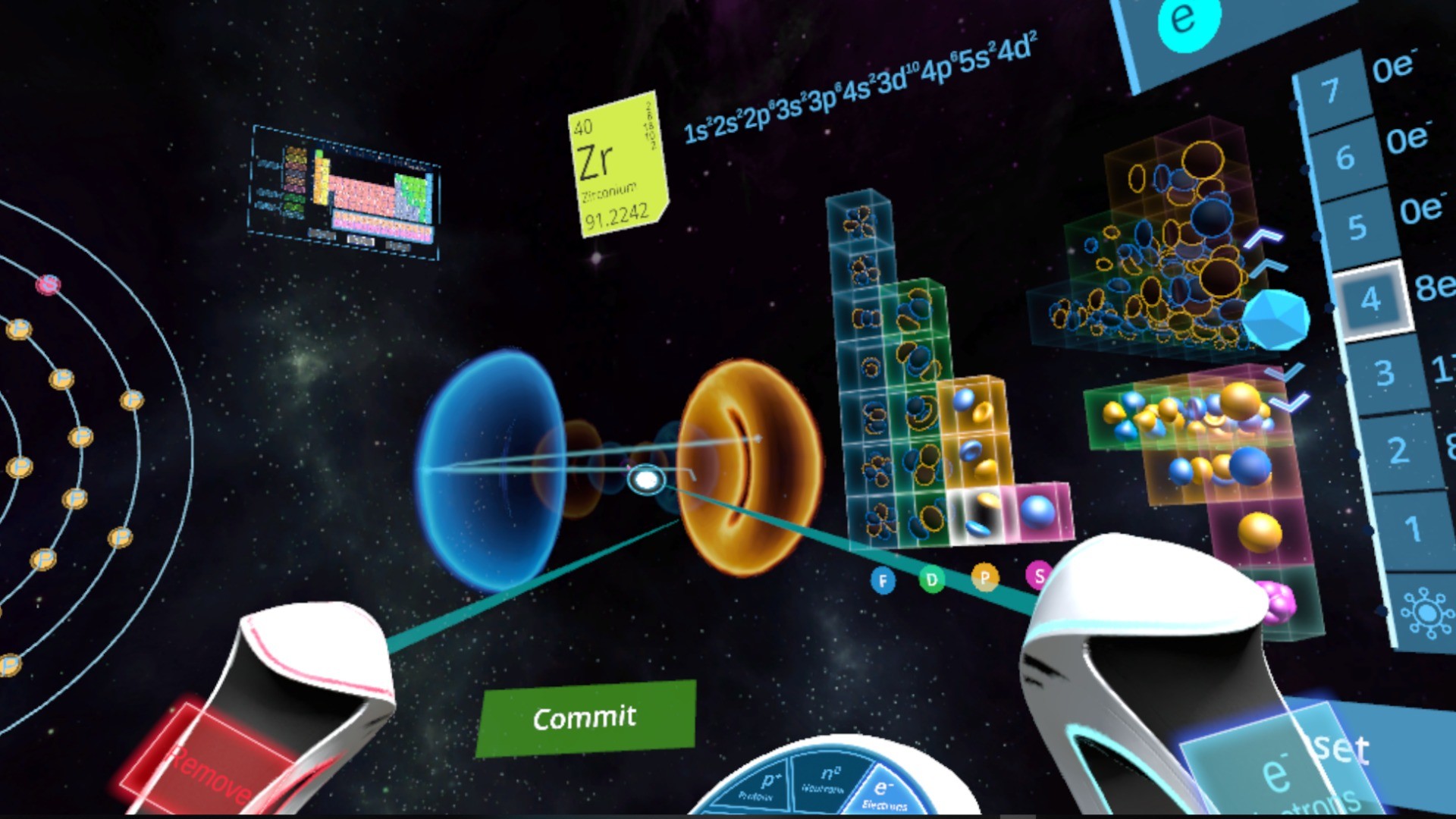Image resolution: width=1456 pixels, height=819 pixels.
Task: Select the e⁻ Electrons wedge on the pie menu
Action: click(883, 789)
